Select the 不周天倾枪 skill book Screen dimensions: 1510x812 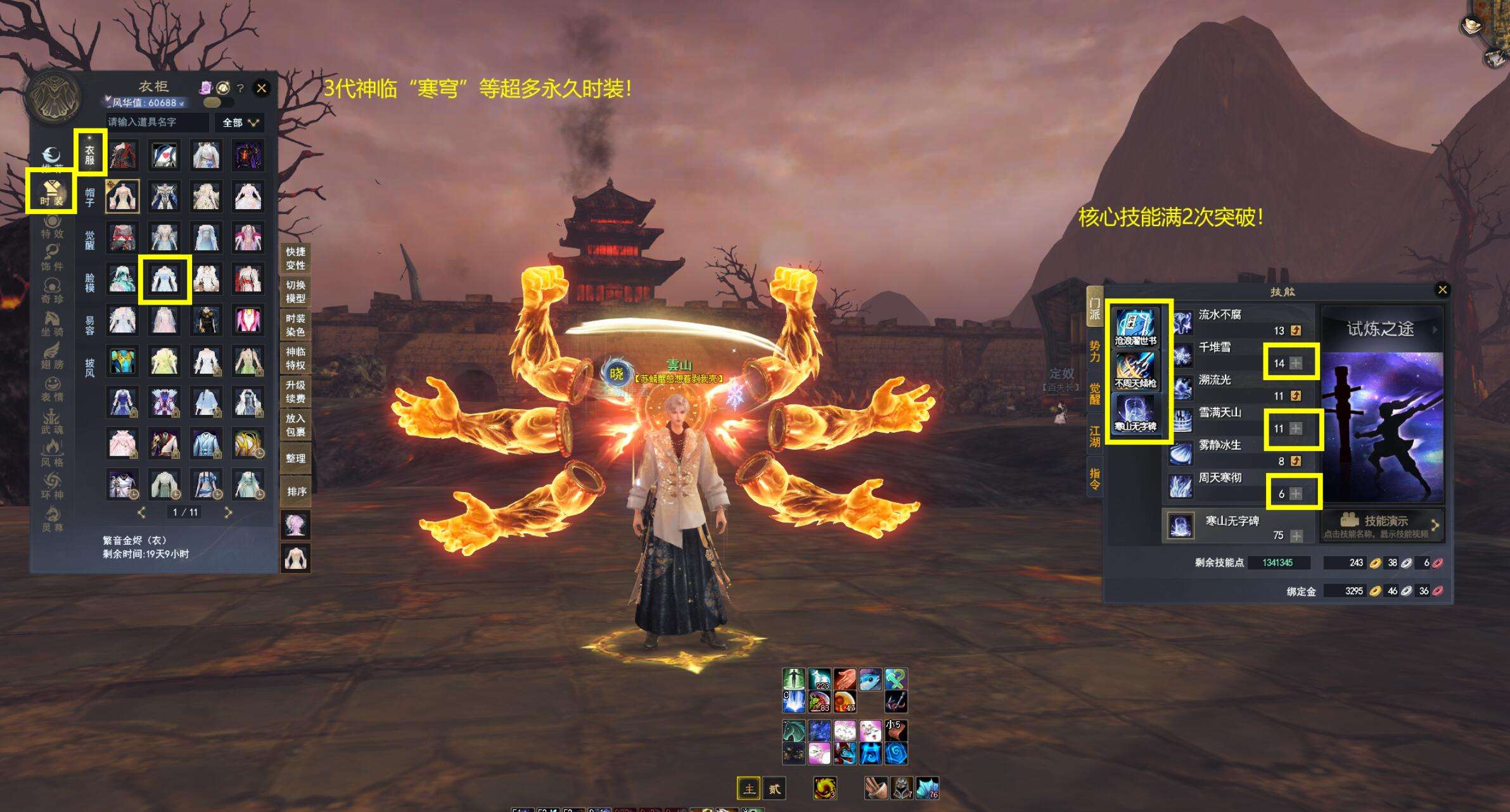point(1136,371)
